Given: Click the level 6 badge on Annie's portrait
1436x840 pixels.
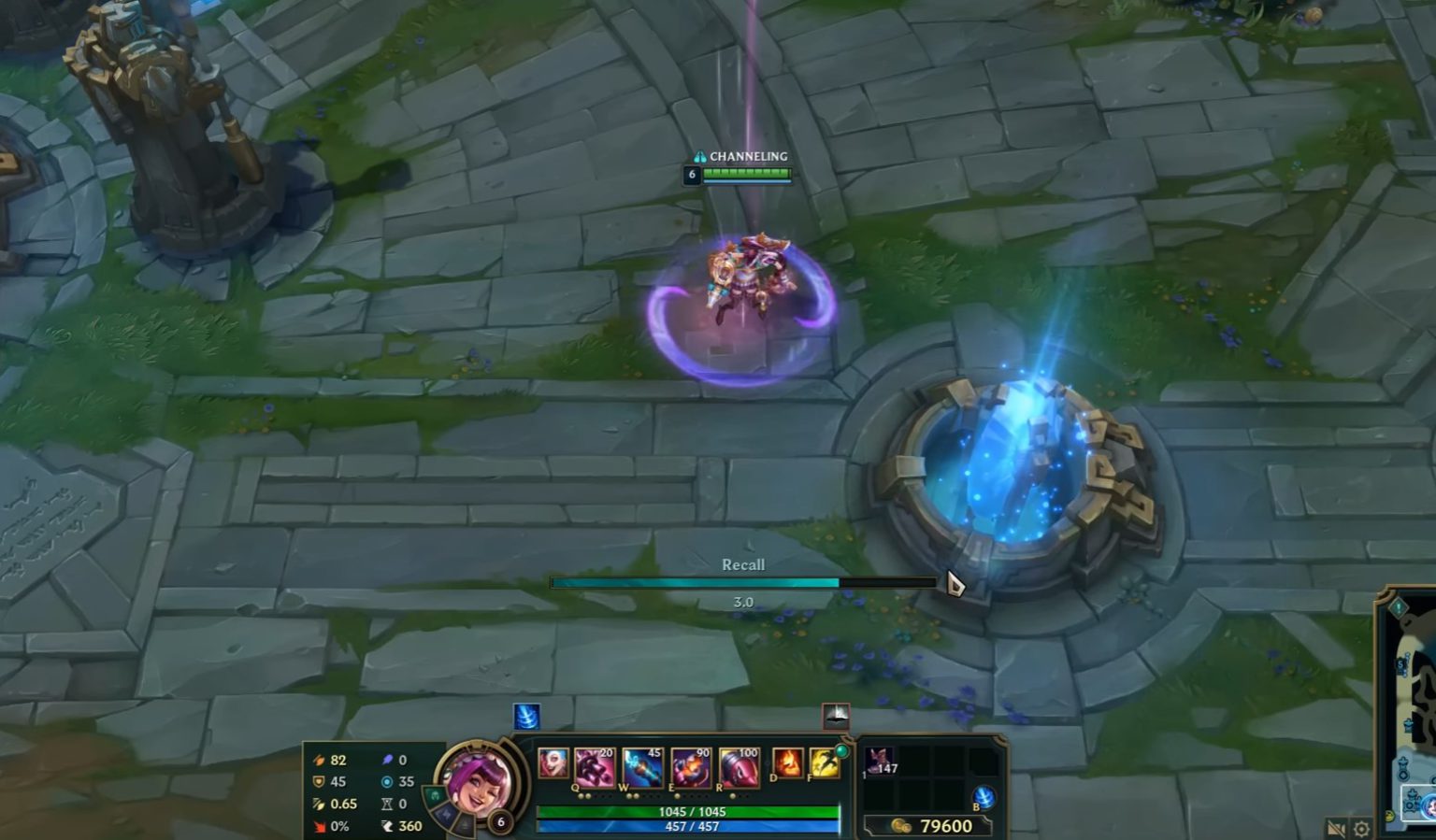Looking at the screenshot, I should pyautogui.click(x=501, y=821).
